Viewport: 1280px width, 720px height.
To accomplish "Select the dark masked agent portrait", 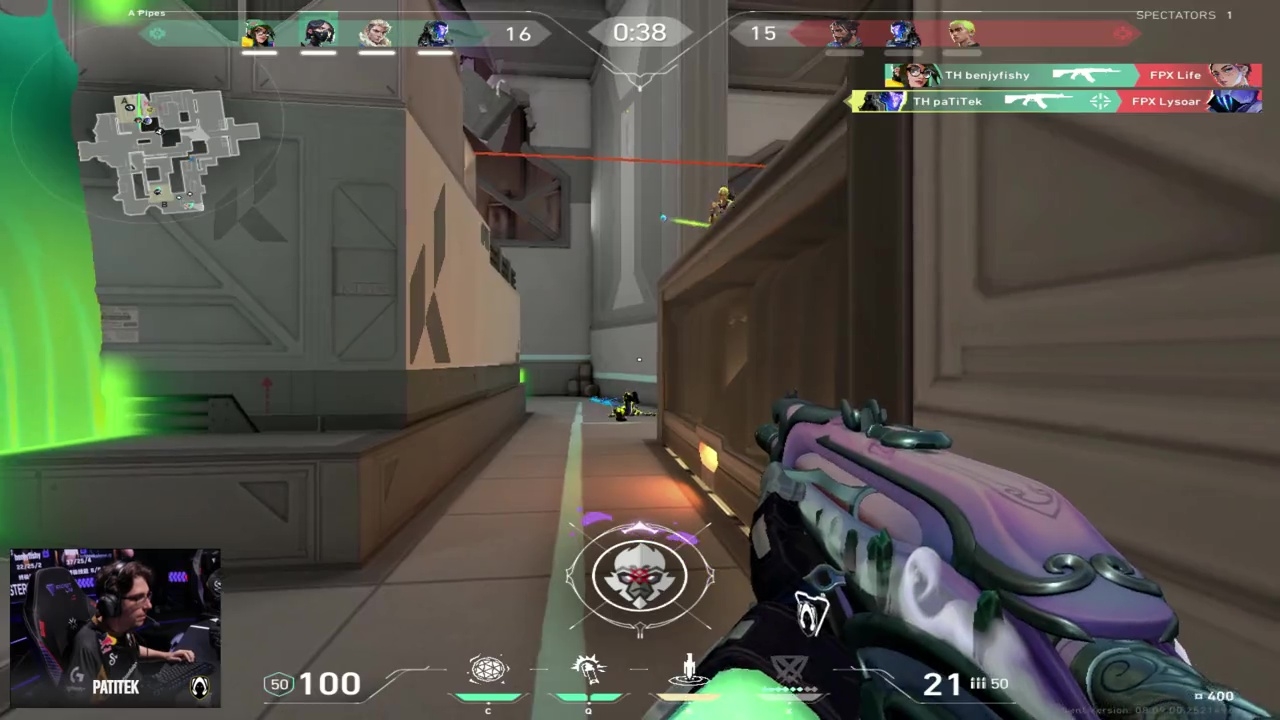I will [318, 34].
